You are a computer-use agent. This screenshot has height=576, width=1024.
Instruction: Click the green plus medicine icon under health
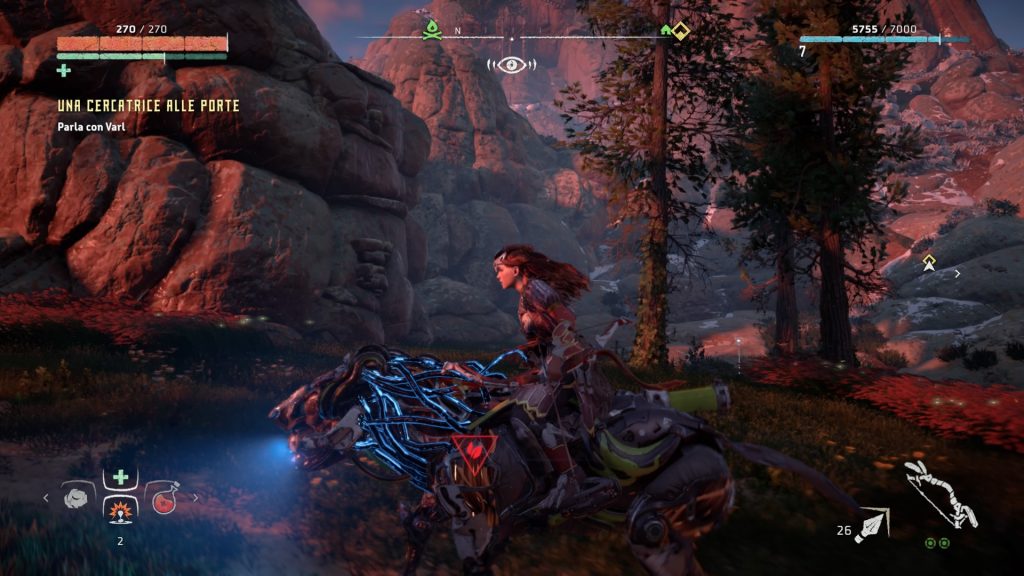[64, 70]
